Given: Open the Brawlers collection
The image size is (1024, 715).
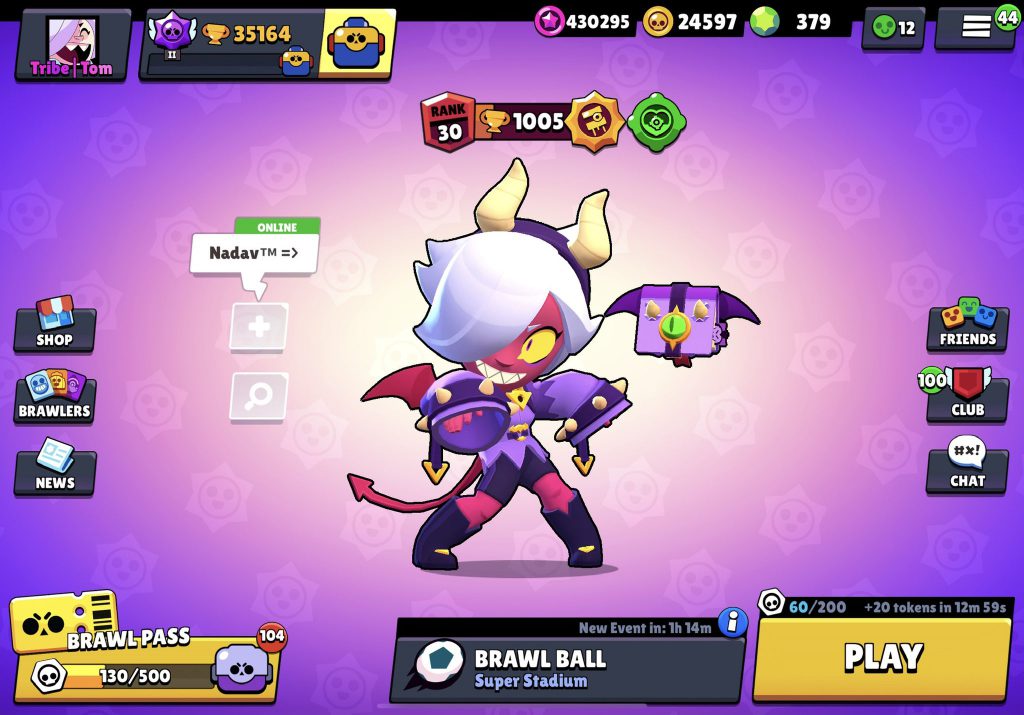Looking at the screenshot, I should [x=55, y=396].
